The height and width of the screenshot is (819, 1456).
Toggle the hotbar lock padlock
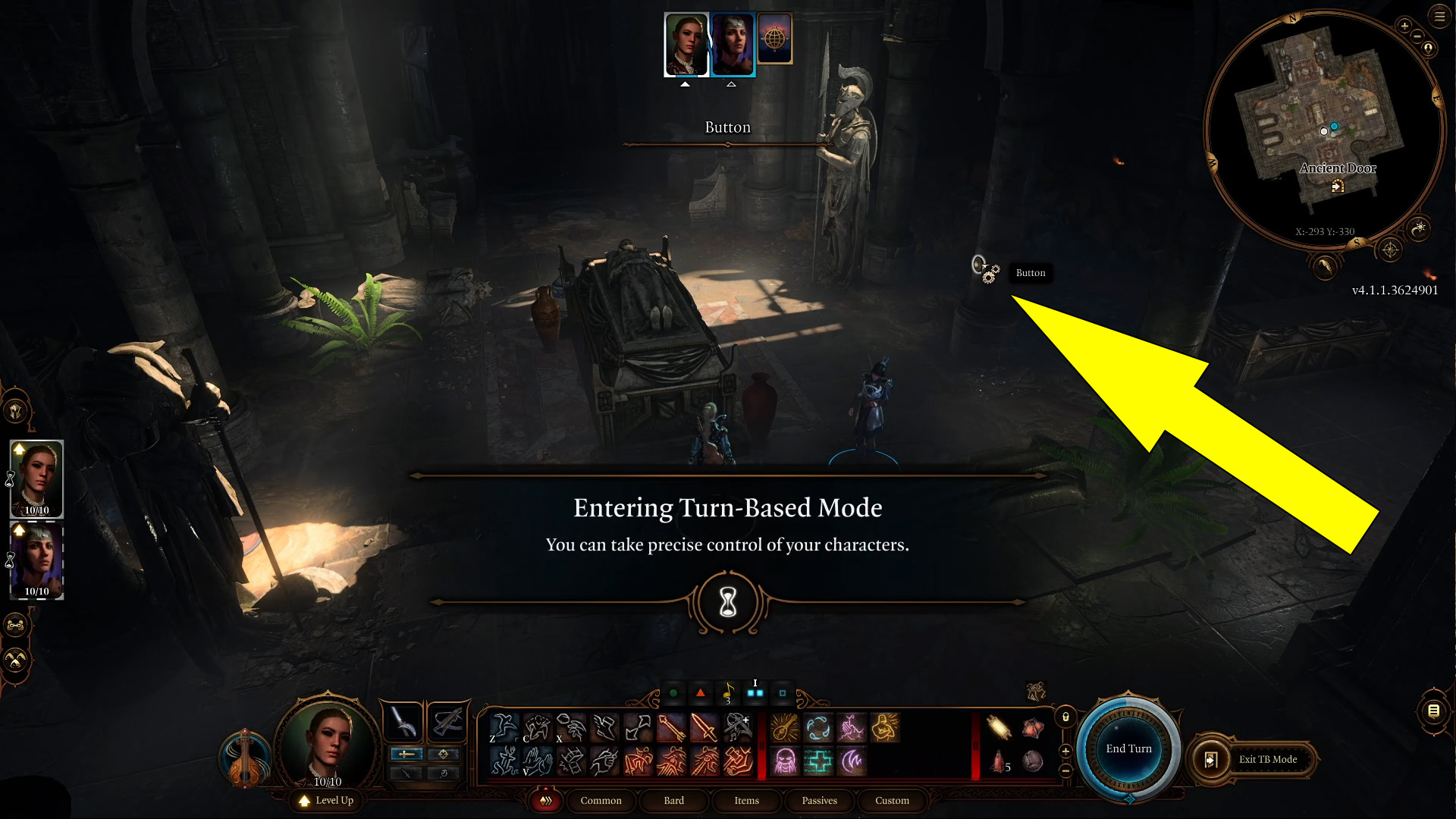click(1065, 717)
